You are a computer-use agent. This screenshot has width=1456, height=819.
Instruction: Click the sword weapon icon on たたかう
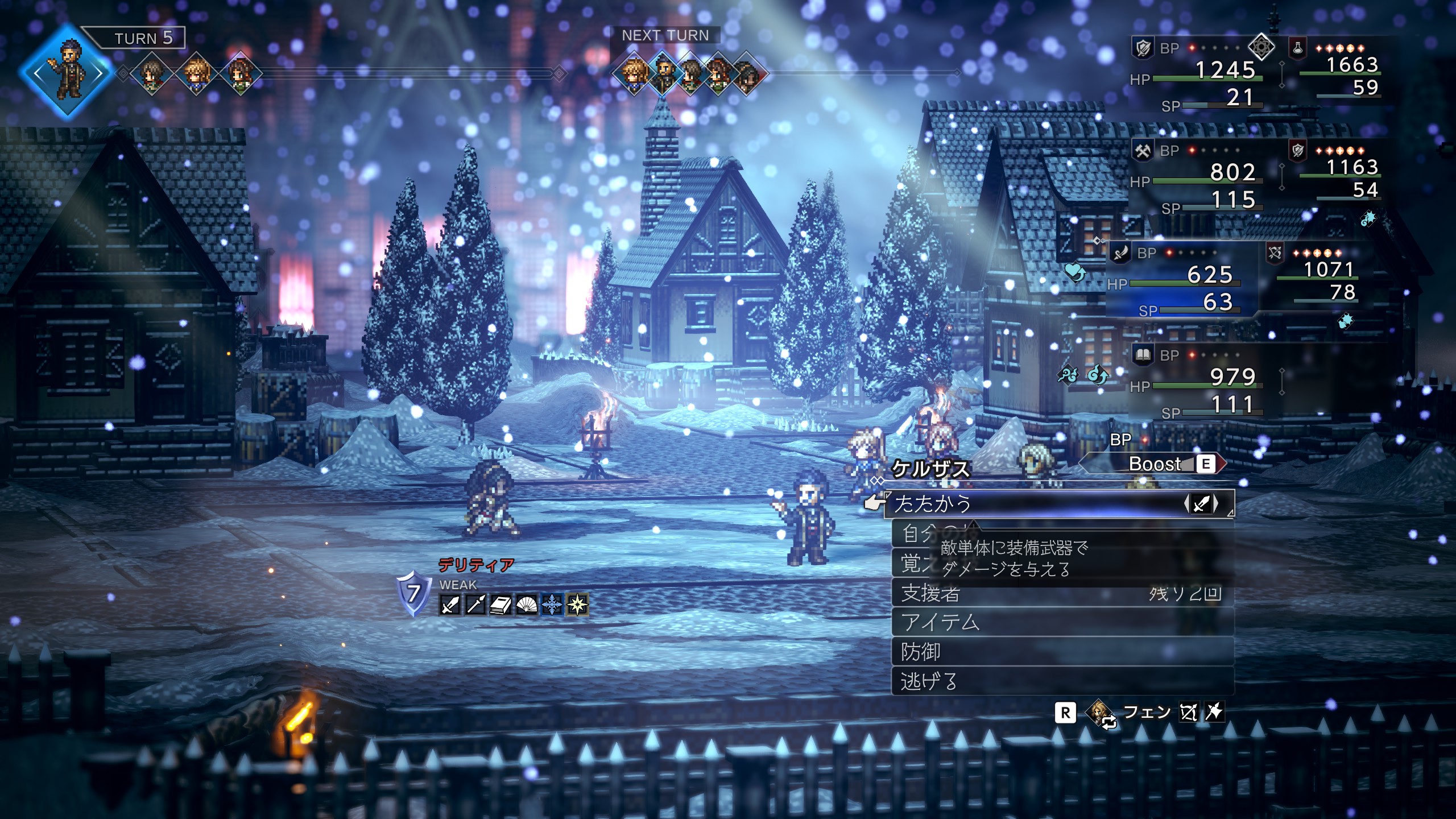coord(1201,504)
